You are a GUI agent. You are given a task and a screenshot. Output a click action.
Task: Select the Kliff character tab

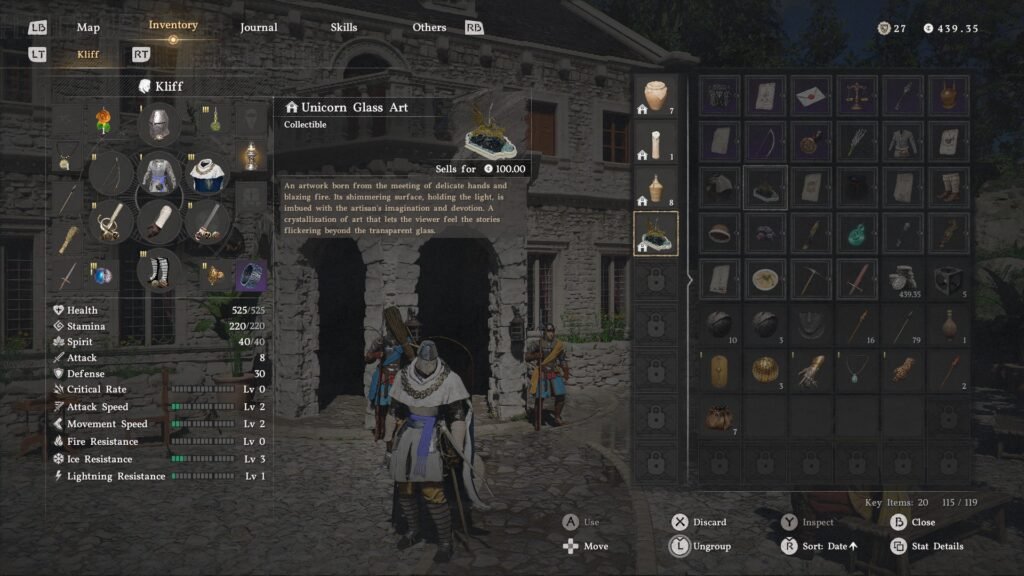tap(88, 54)
